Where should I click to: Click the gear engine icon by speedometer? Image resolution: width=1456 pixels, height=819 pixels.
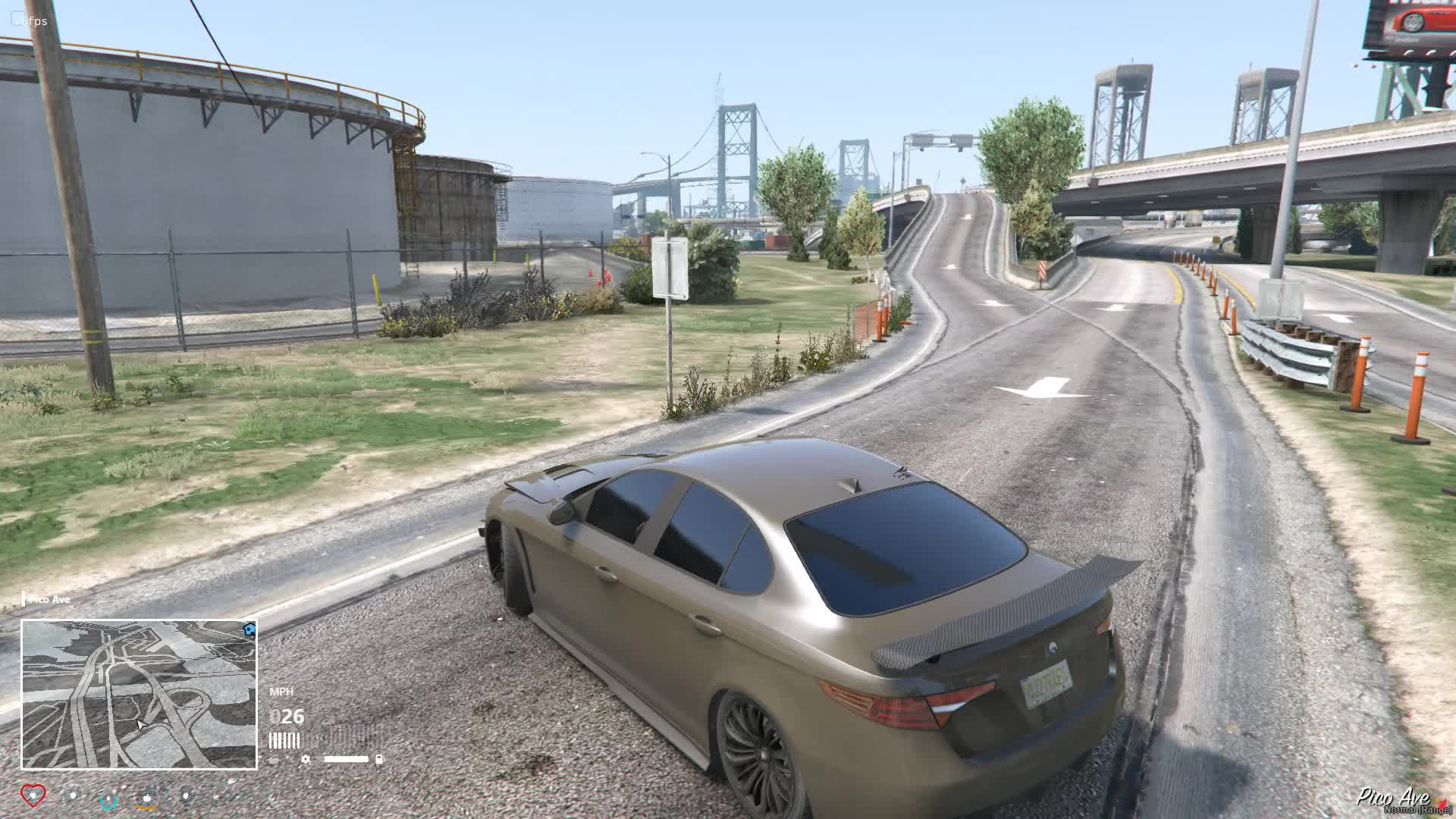coord(305,759)
